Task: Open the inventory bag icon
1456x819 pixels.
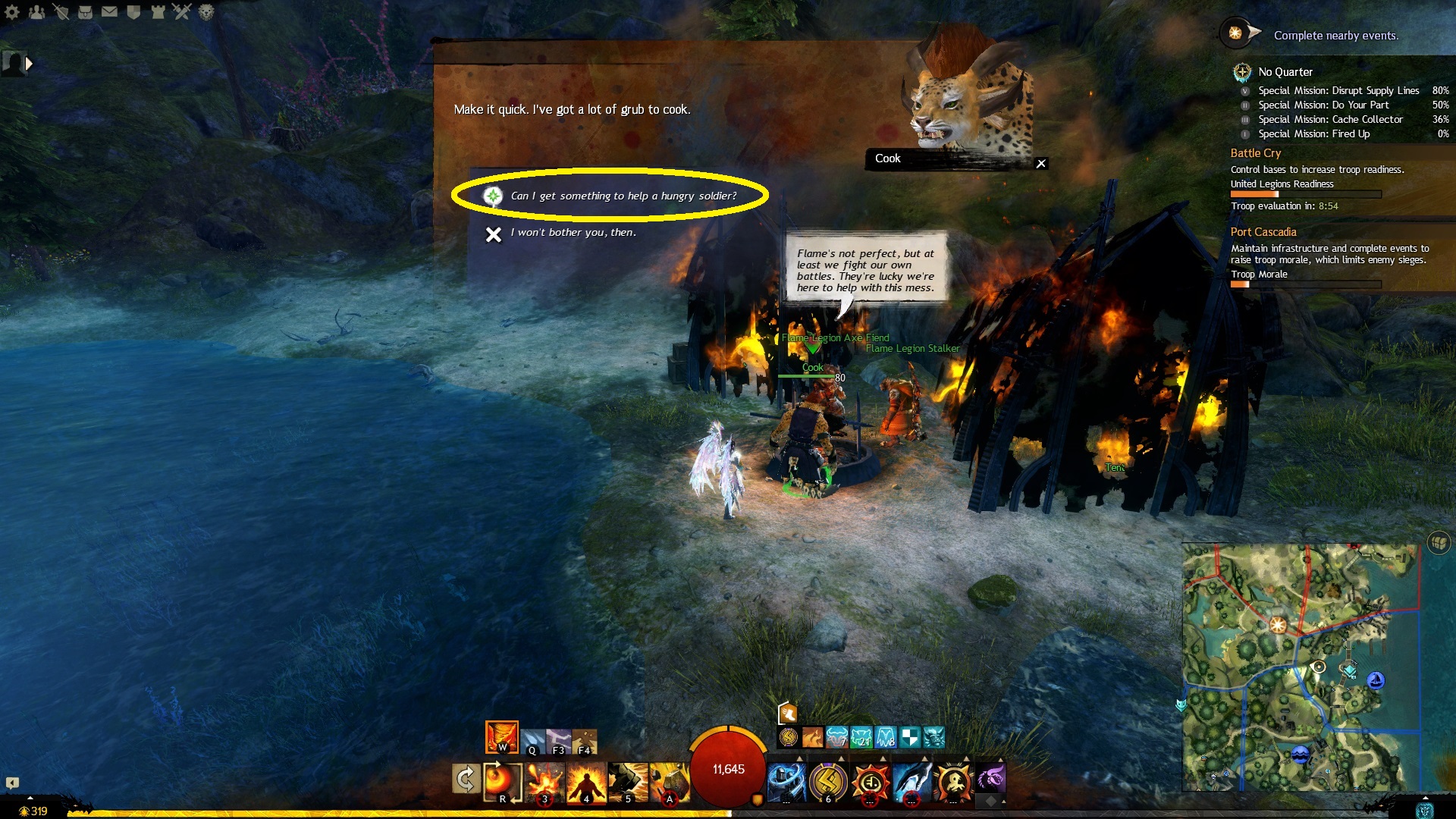Action: point(85,11)
